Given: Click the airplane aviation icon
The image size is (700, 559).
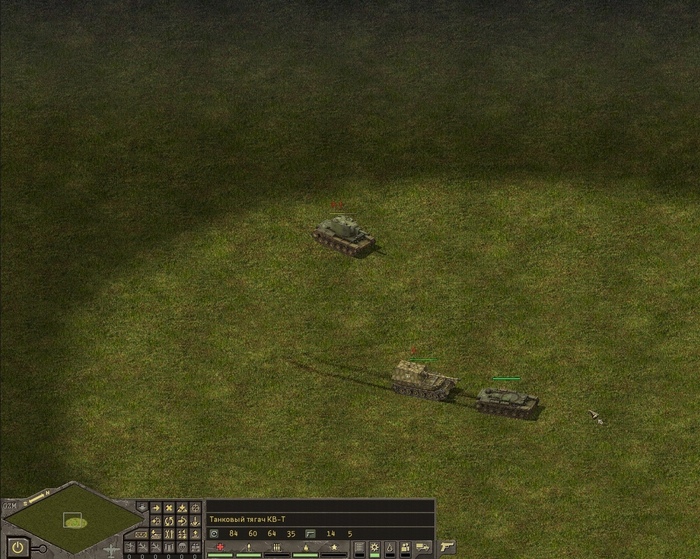Looking at the screenshot, I should coord(112,550).
